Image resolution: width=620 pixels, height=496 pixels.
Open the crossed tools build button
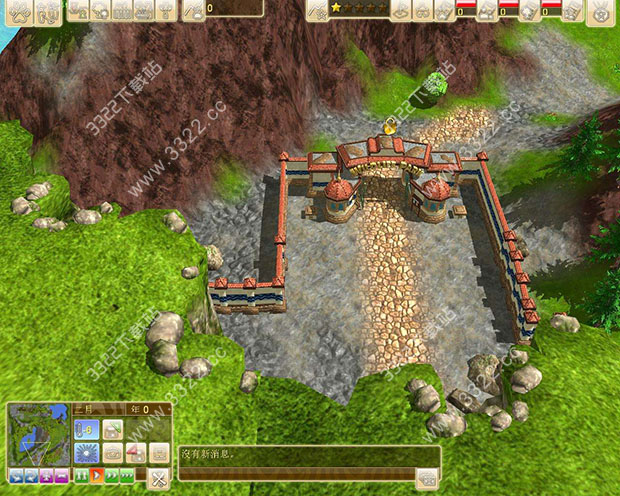coord(158,477)
